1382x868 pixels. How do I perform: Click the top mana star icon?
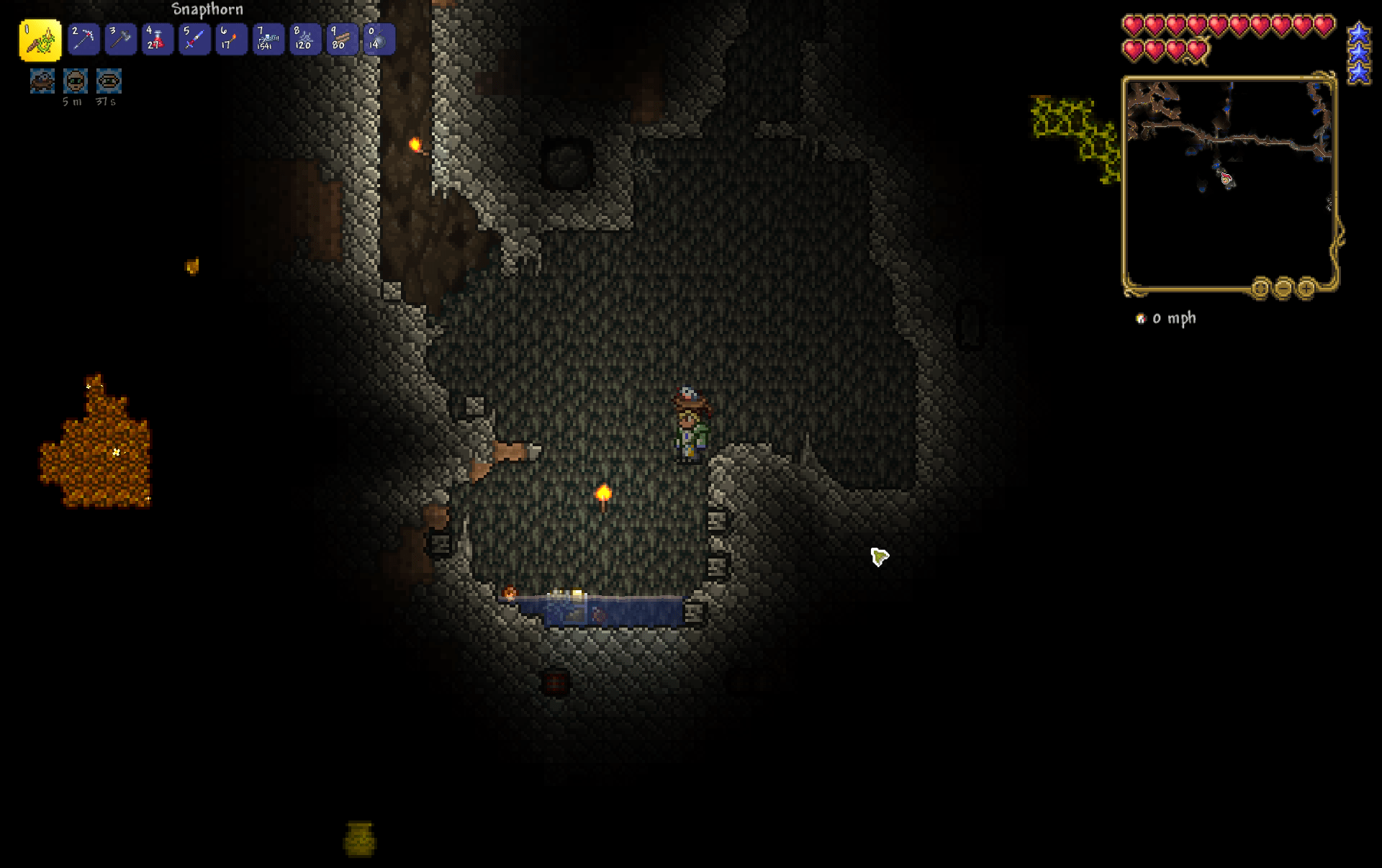[x=1358, y=31]
